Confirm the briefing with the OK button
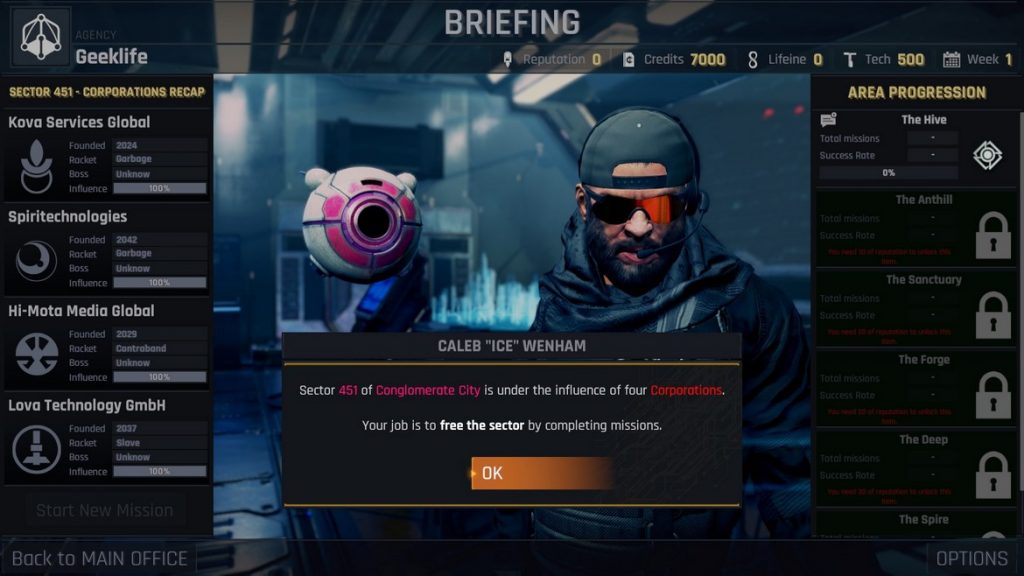Viewport: 1024px width, 576px height. [541, 473]
